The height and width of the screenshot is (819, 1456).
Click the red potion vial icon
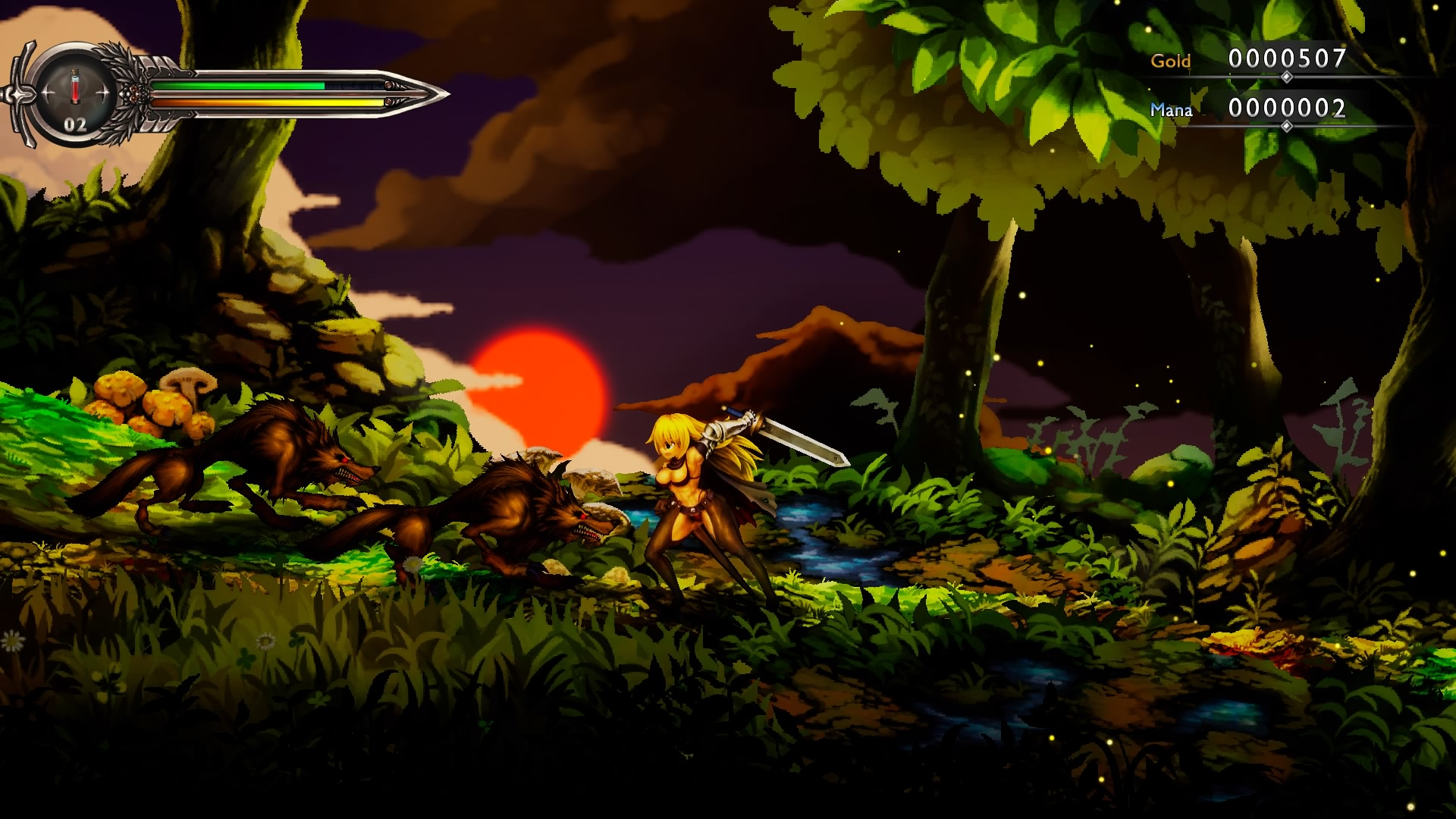coord(74,86)
